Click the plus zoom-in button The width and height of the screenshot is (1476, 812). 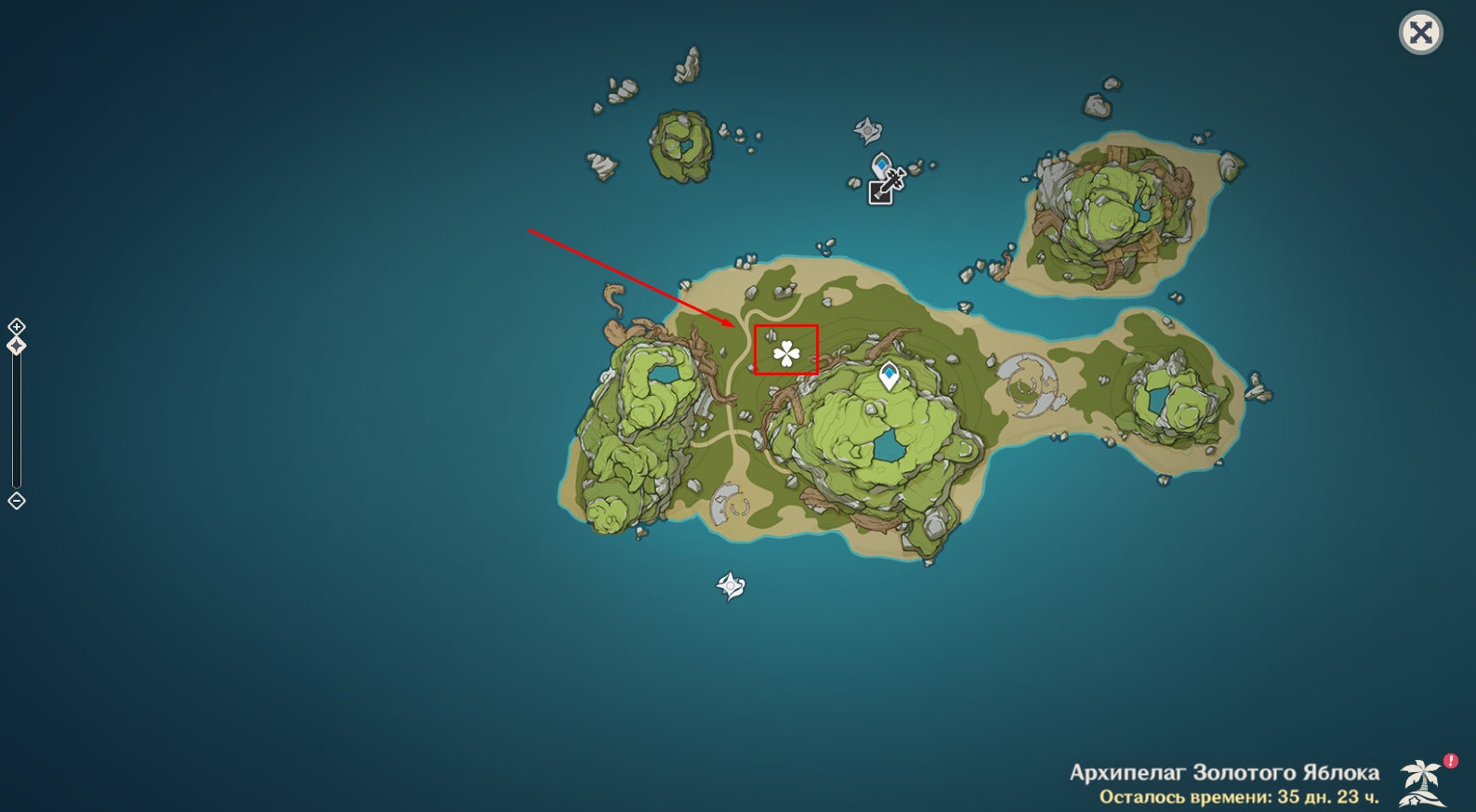17,326
